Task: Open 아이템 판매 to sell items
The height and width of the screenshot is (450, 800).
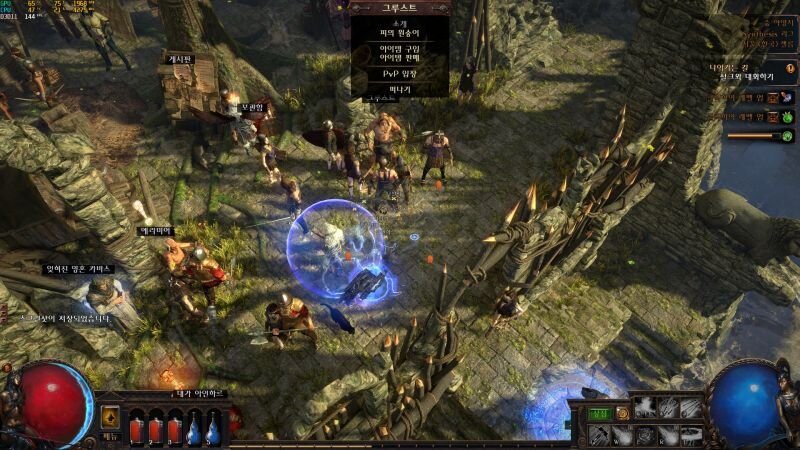Action: pos(399,59)
